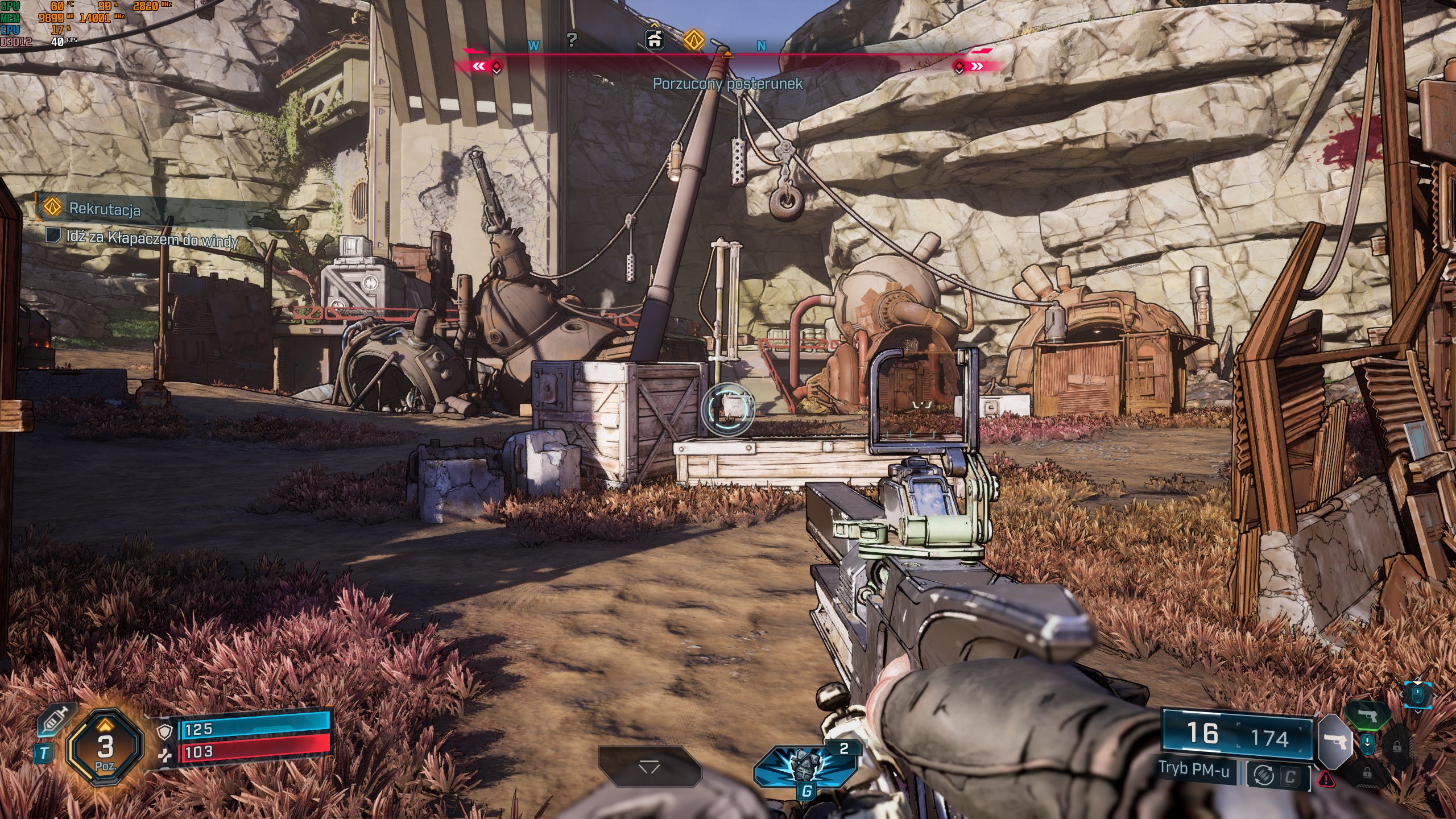Toggle the "Tryb PM-u" weapon mode
The height and width of the screenshot is (819, 1456).
pyautogui.click(x=1194, y=770)
